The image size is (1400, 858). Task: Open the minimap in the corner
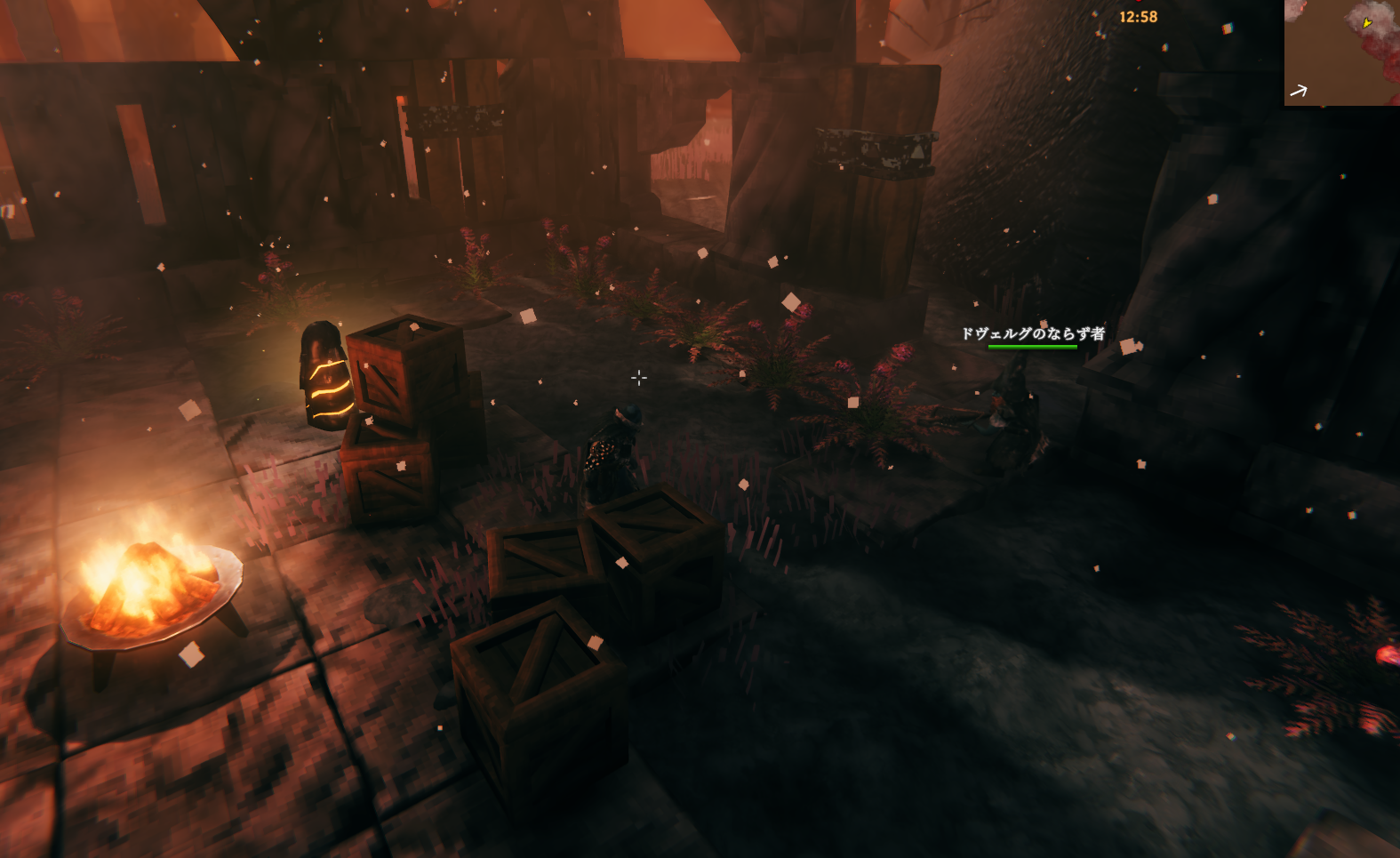point(1341,52)
